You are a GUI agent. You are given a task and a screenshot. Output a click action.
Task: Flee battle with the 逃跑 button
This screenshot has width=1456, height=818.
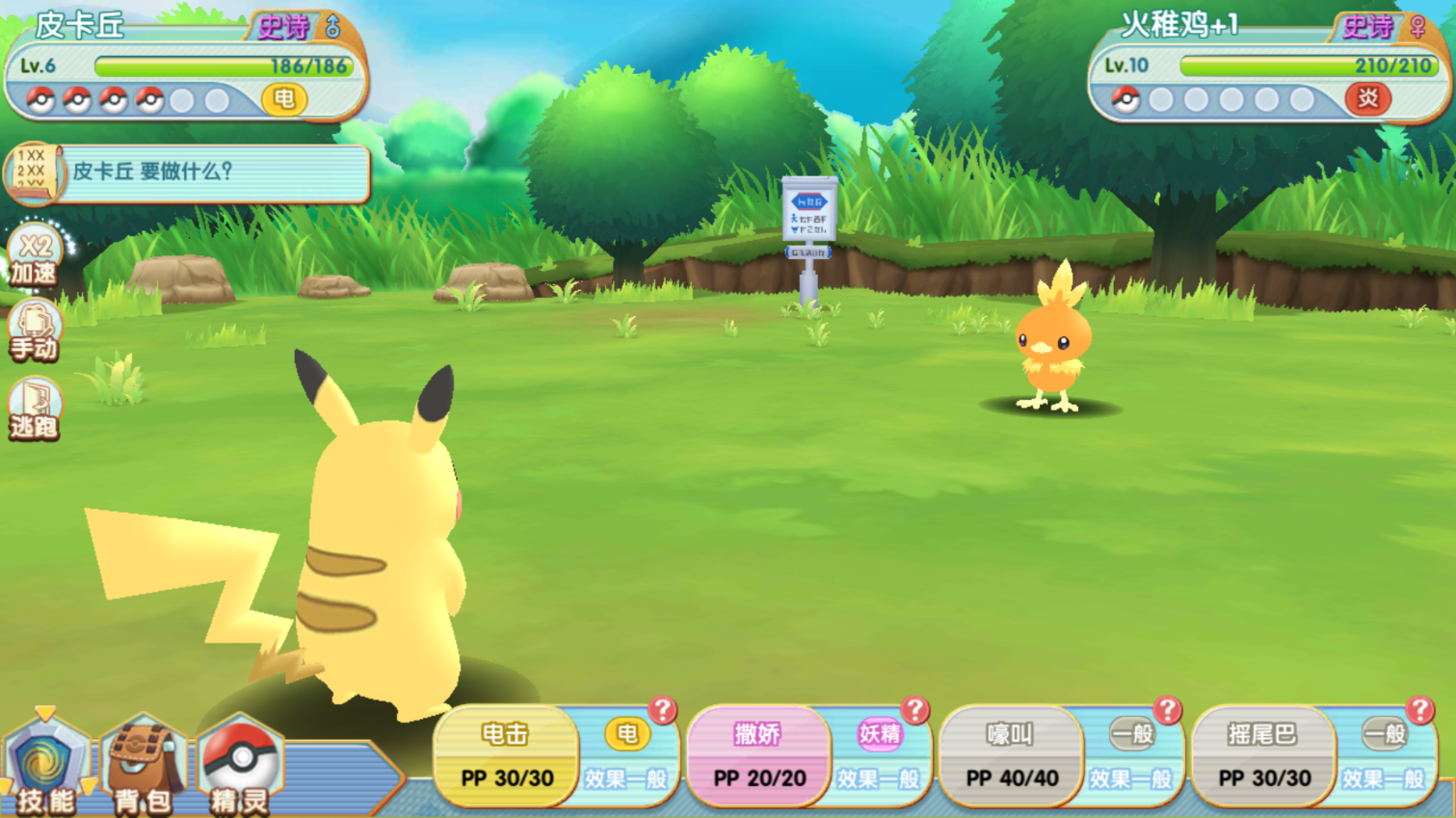coord(35,411)
